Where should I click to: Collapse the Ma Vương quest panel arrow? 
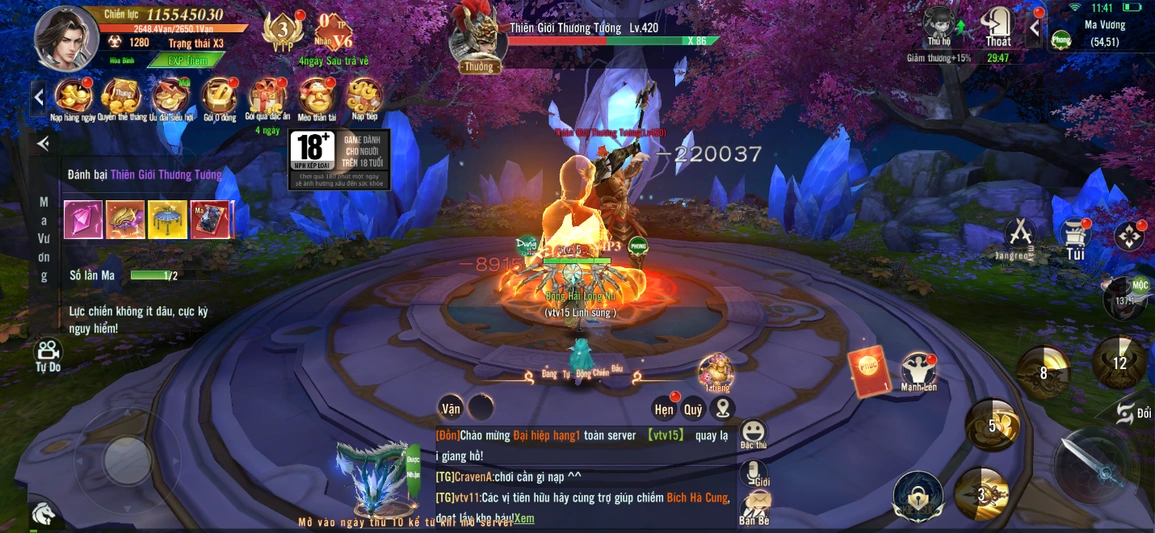pyautogui.click(x=43, y=144)
